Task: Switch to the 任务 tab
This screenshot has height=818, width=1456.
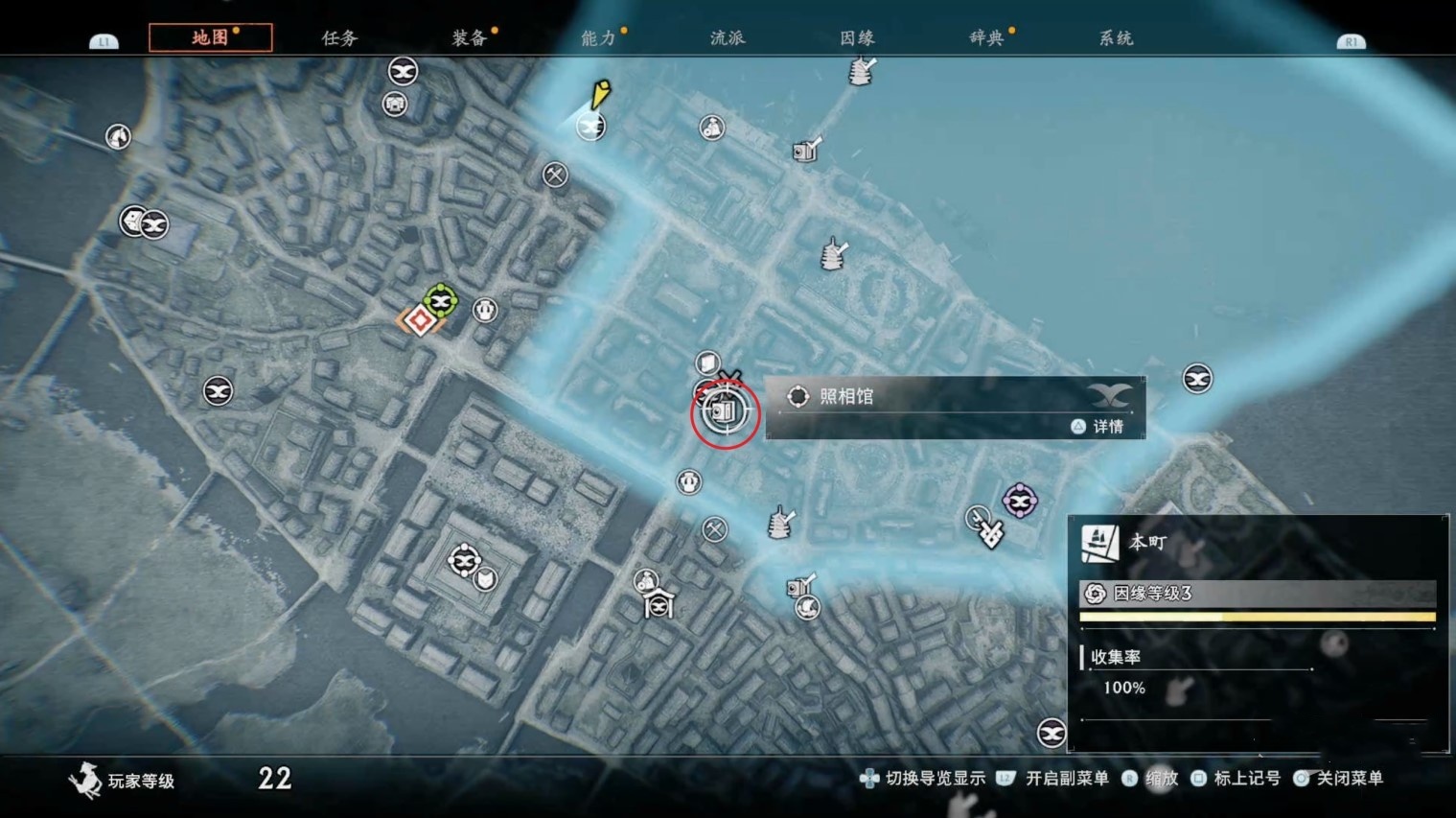Action: click(337, 37)
